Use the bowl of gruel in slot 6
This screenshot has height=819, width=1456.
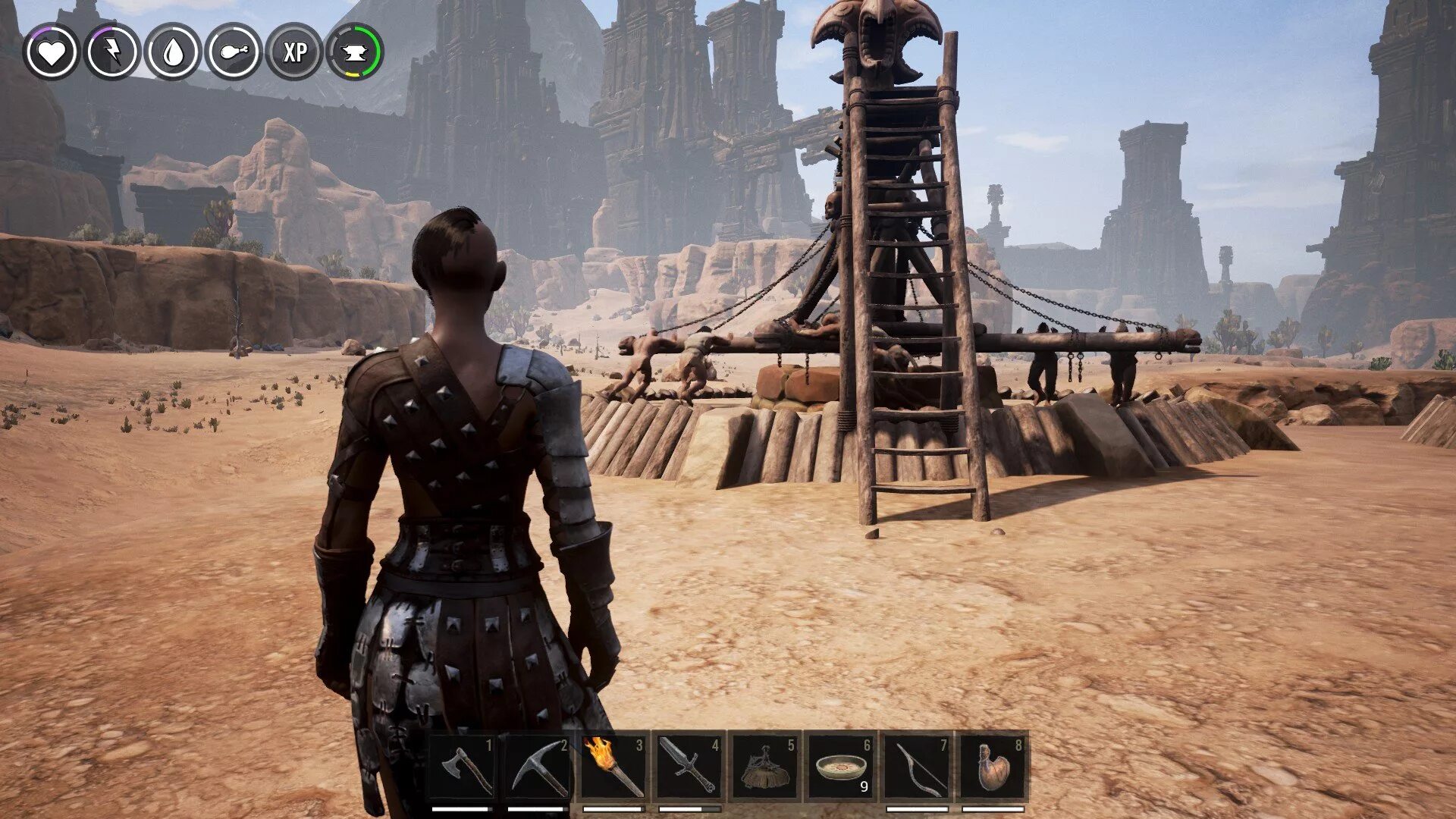tap(841, 767)
